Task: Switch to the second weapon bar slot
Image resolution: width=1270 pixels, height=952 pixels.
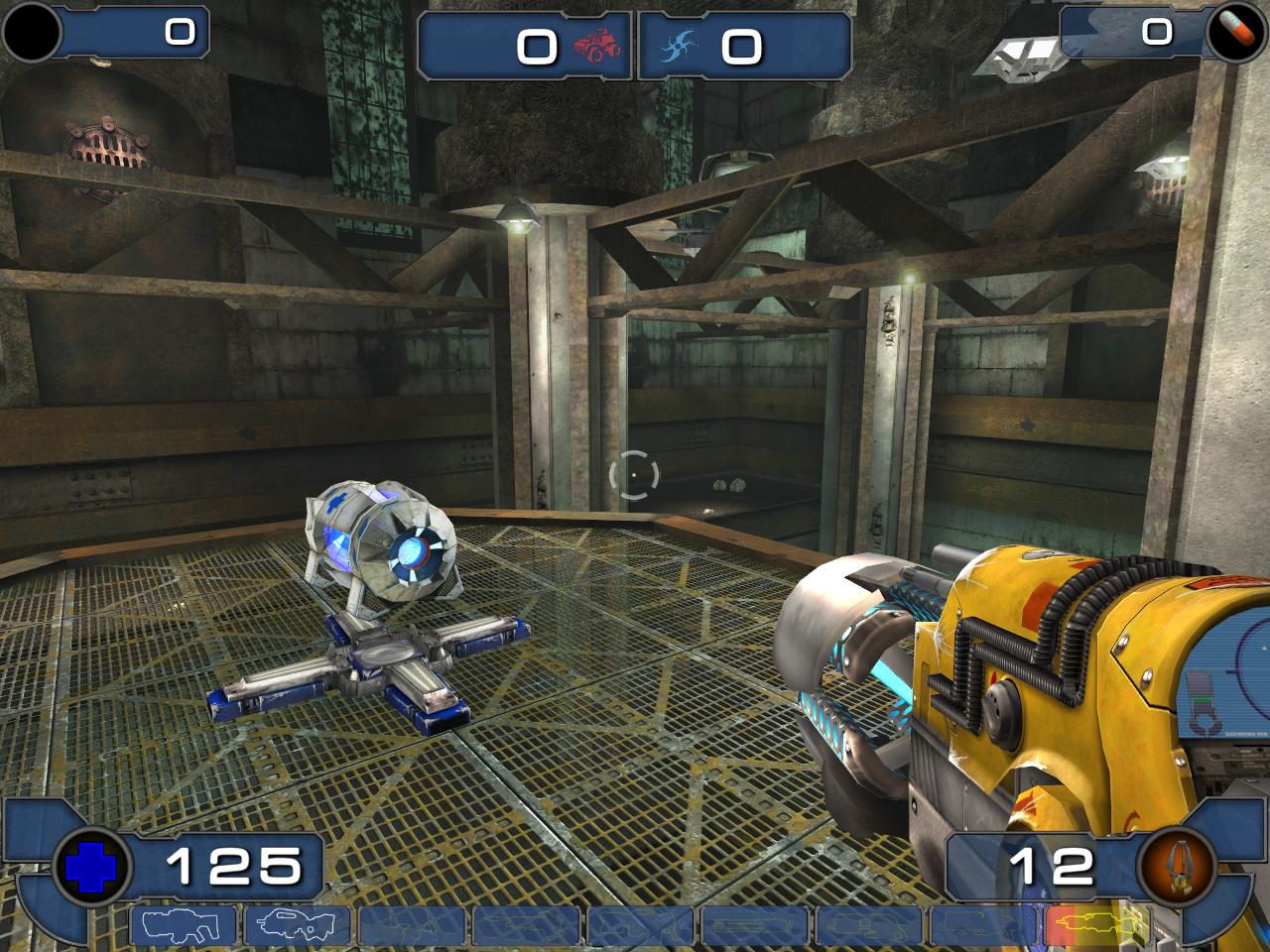Action: (x=298, y=926)
